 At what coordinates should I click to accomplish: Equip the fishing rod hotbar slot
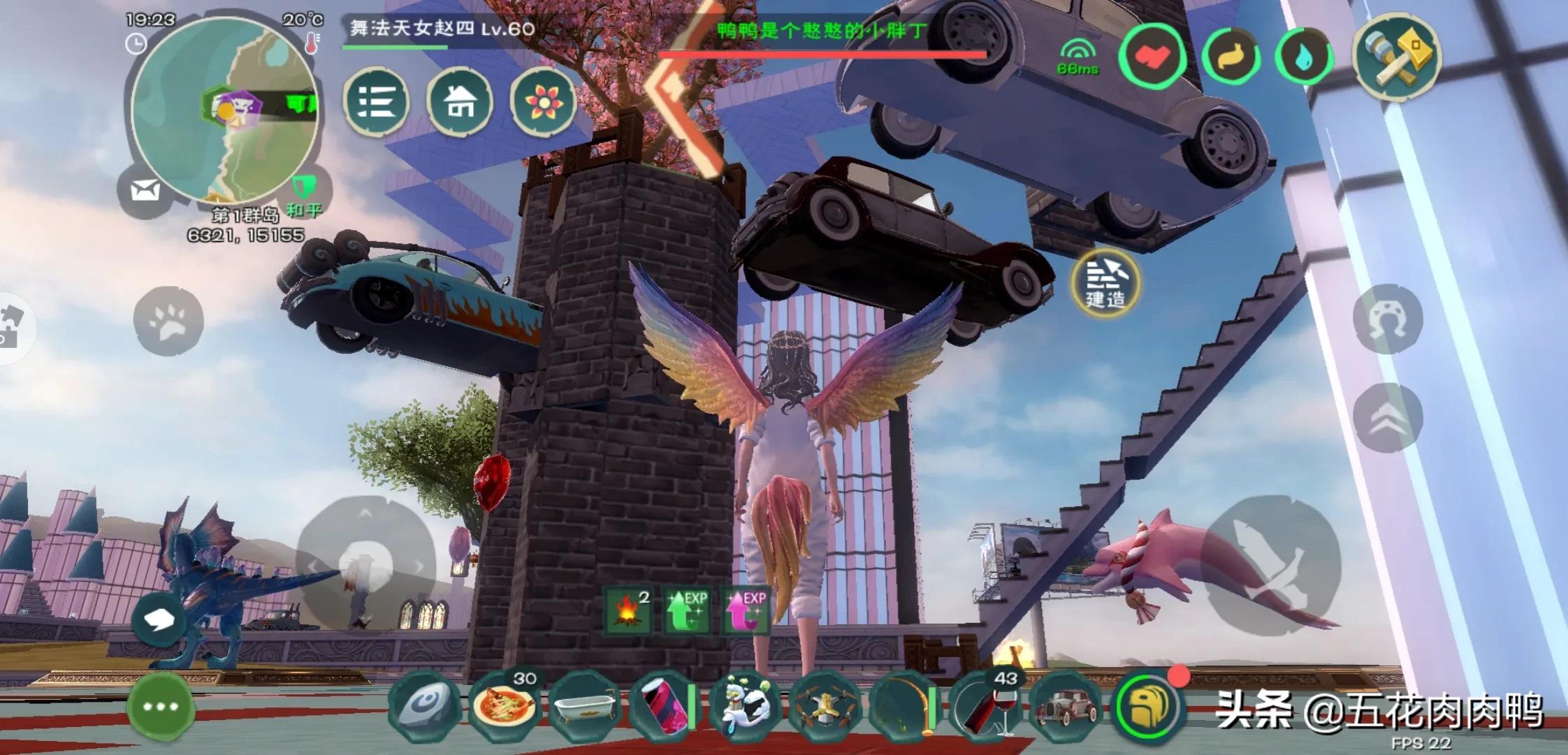click(x=904, y=706)
